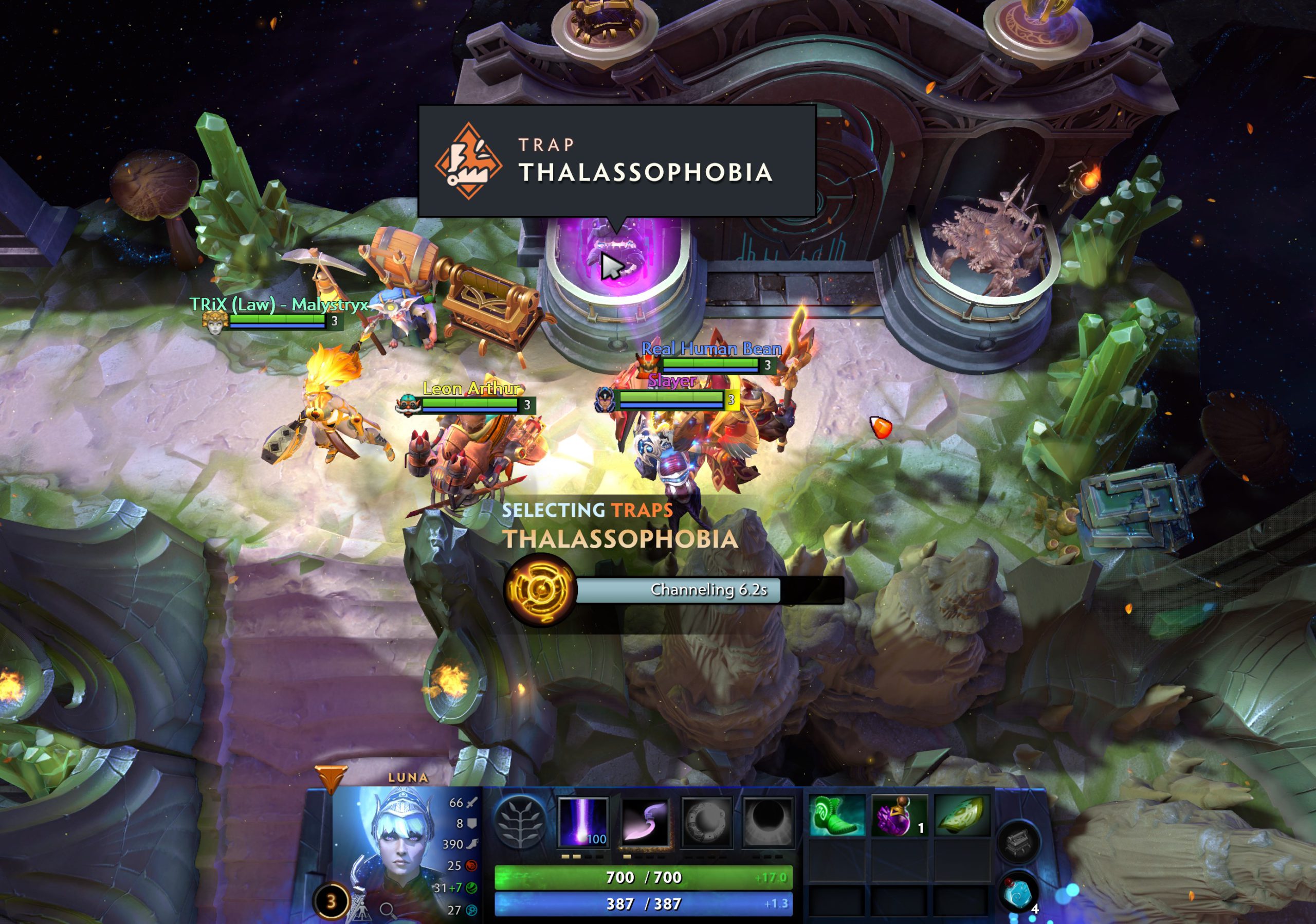Click the magnifying glass inspect icon
Image resolution: width=1316 pixels, height=924 pixels.
click(388, 910)
